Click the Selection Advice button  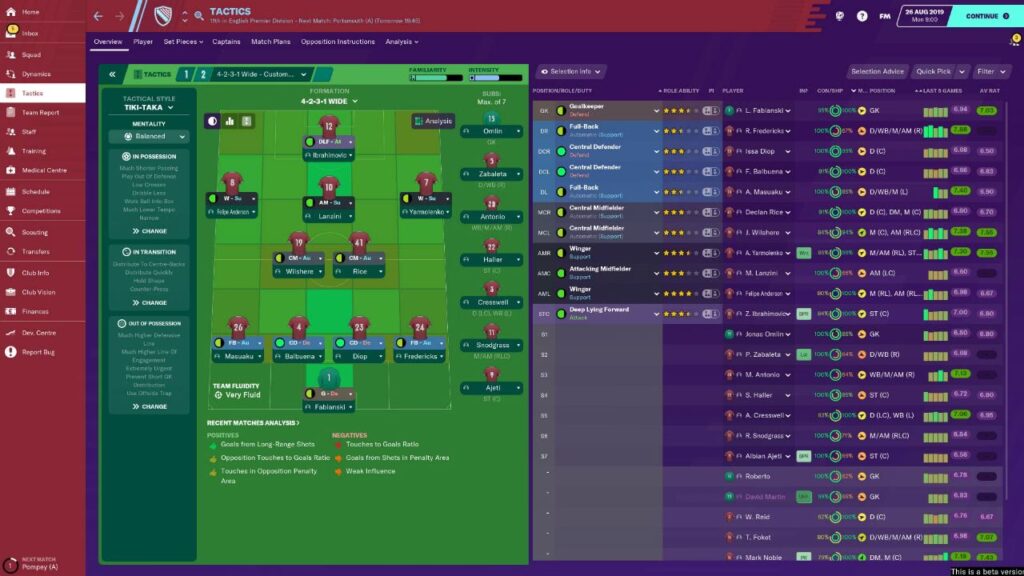(x=878, y=72)
